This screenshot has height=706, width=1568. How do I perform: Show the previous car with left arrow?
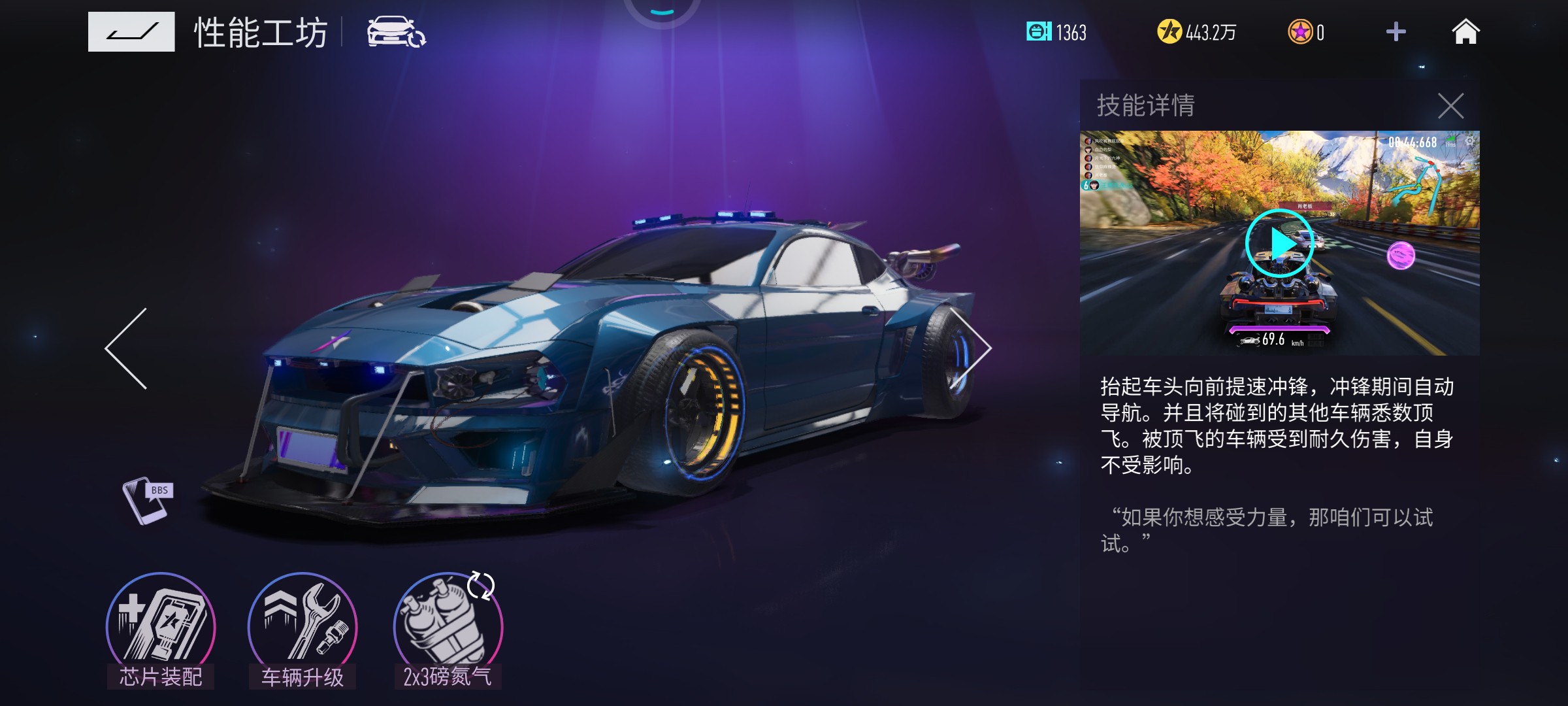(127, 348)
